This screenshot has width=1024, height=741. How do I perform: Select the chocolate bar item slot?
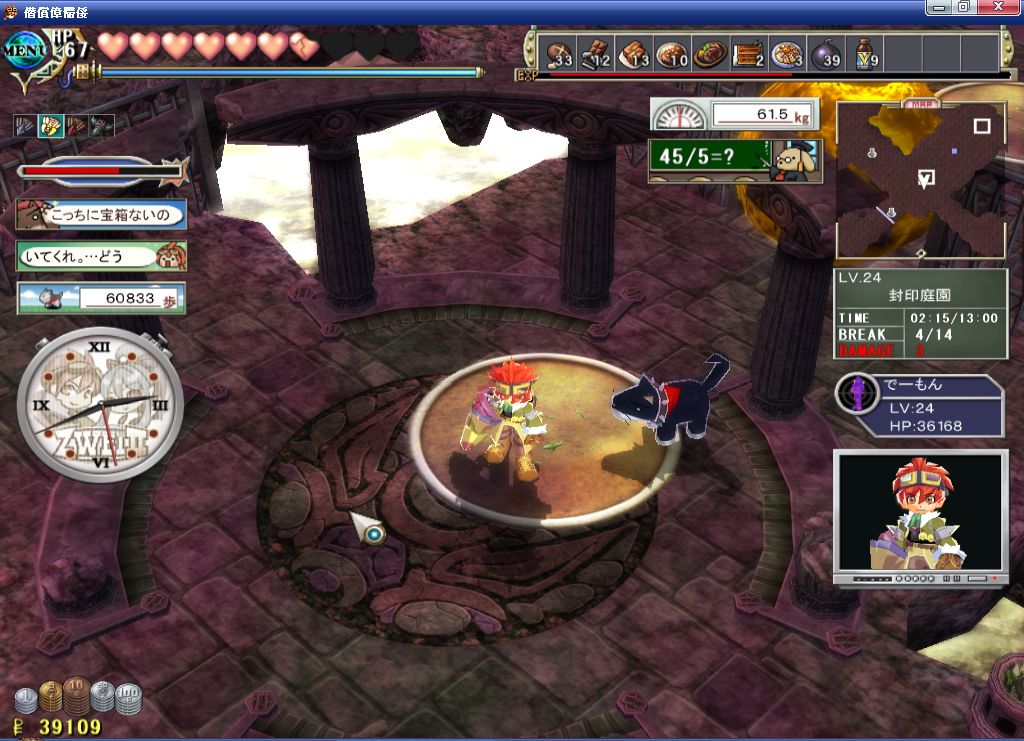597,52
